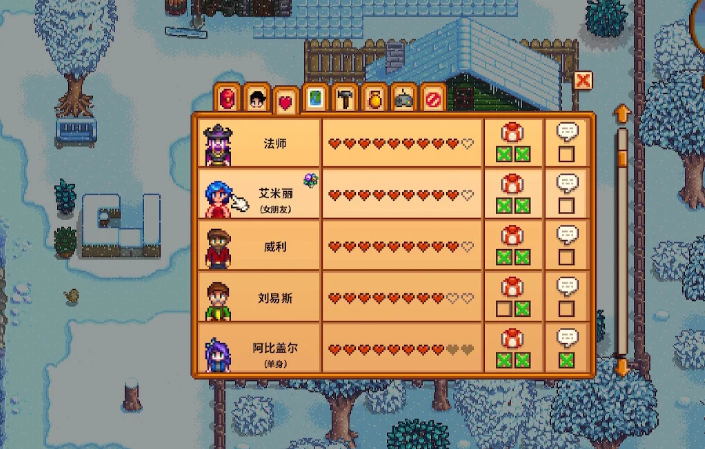Click the scroll down arrow
705x449 pixels.
(x=621, y=367)
